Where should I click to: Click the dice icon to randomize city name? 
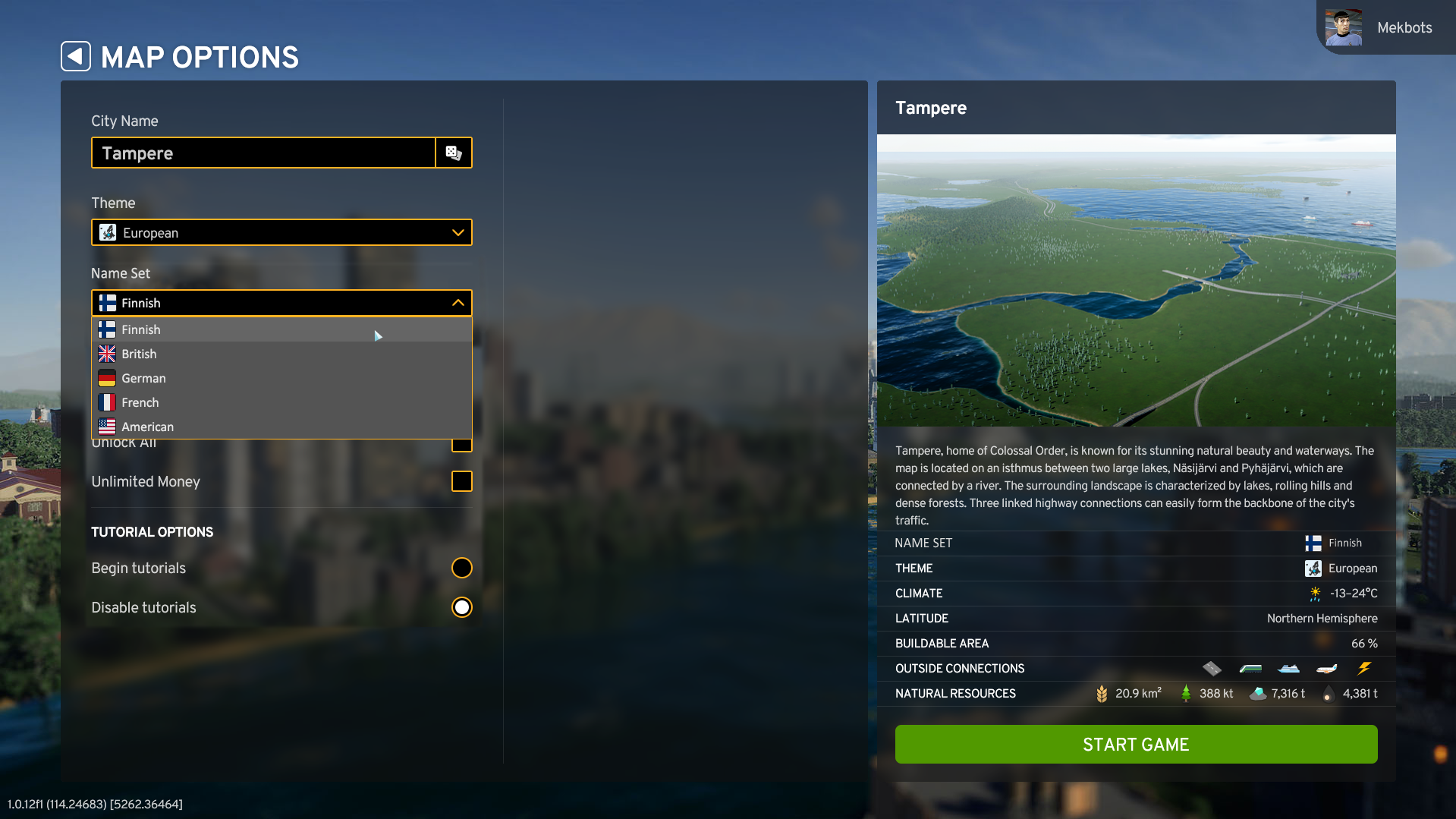tap(454, 153)
